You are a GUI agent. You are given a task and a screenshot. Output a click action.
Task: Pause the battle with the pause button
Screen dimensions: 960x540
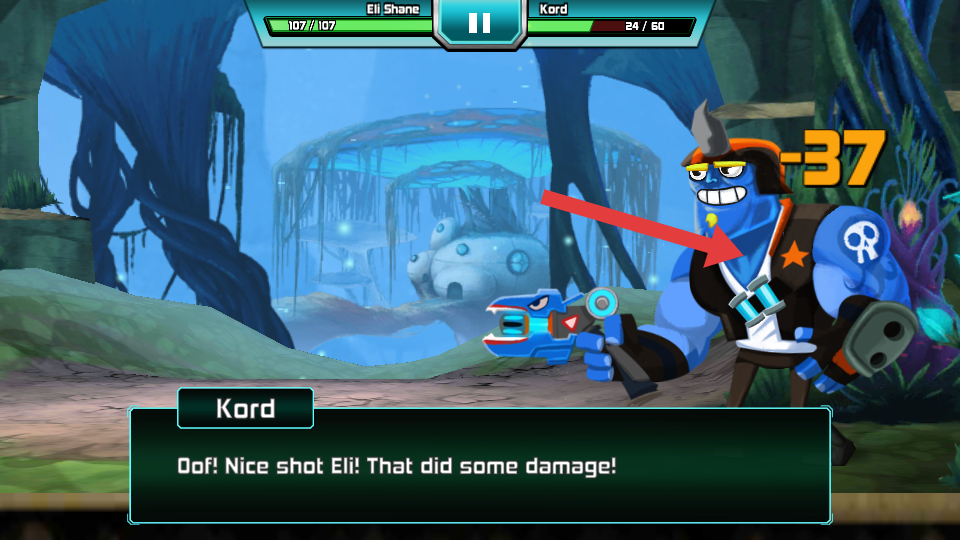(479, 22)
